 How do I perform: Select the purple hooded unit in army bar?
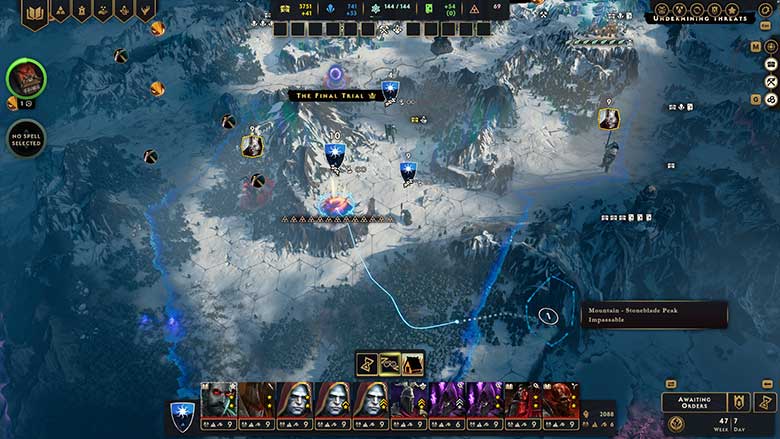(447, 402)
